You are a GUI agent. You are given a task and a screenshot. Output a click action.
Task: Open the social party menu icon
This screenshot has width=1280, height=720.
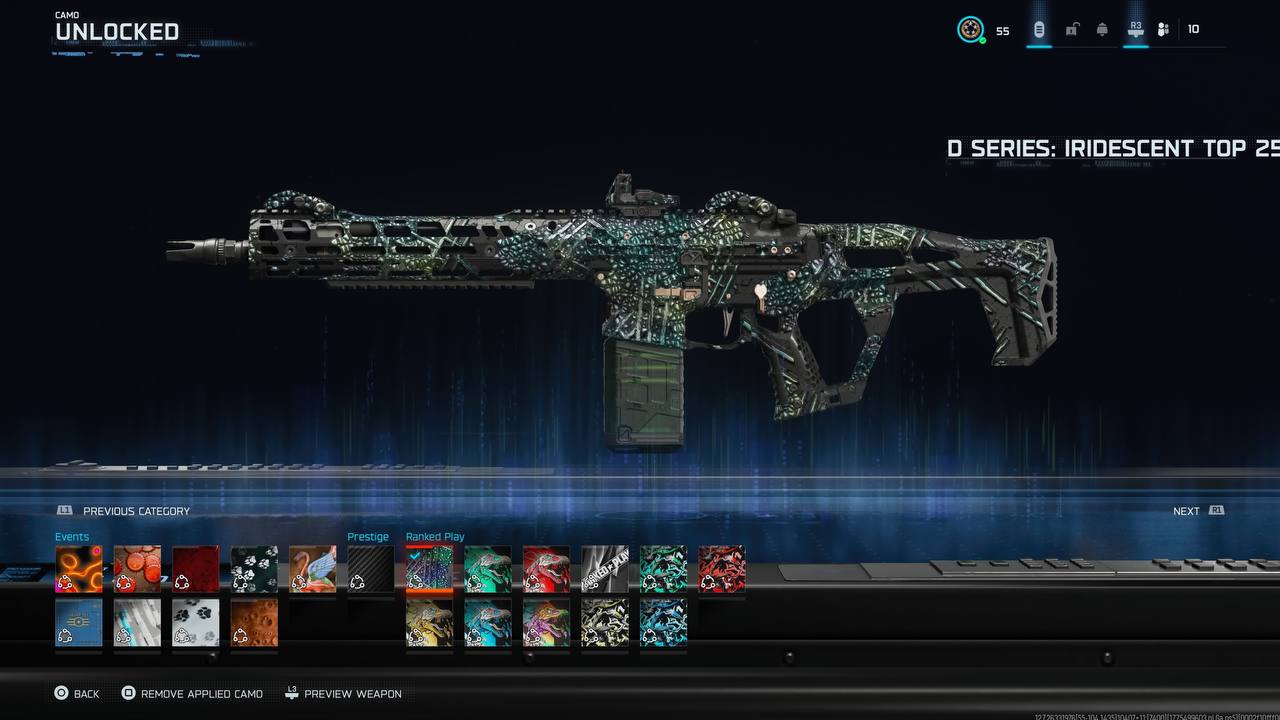[x=1163, y=30]
